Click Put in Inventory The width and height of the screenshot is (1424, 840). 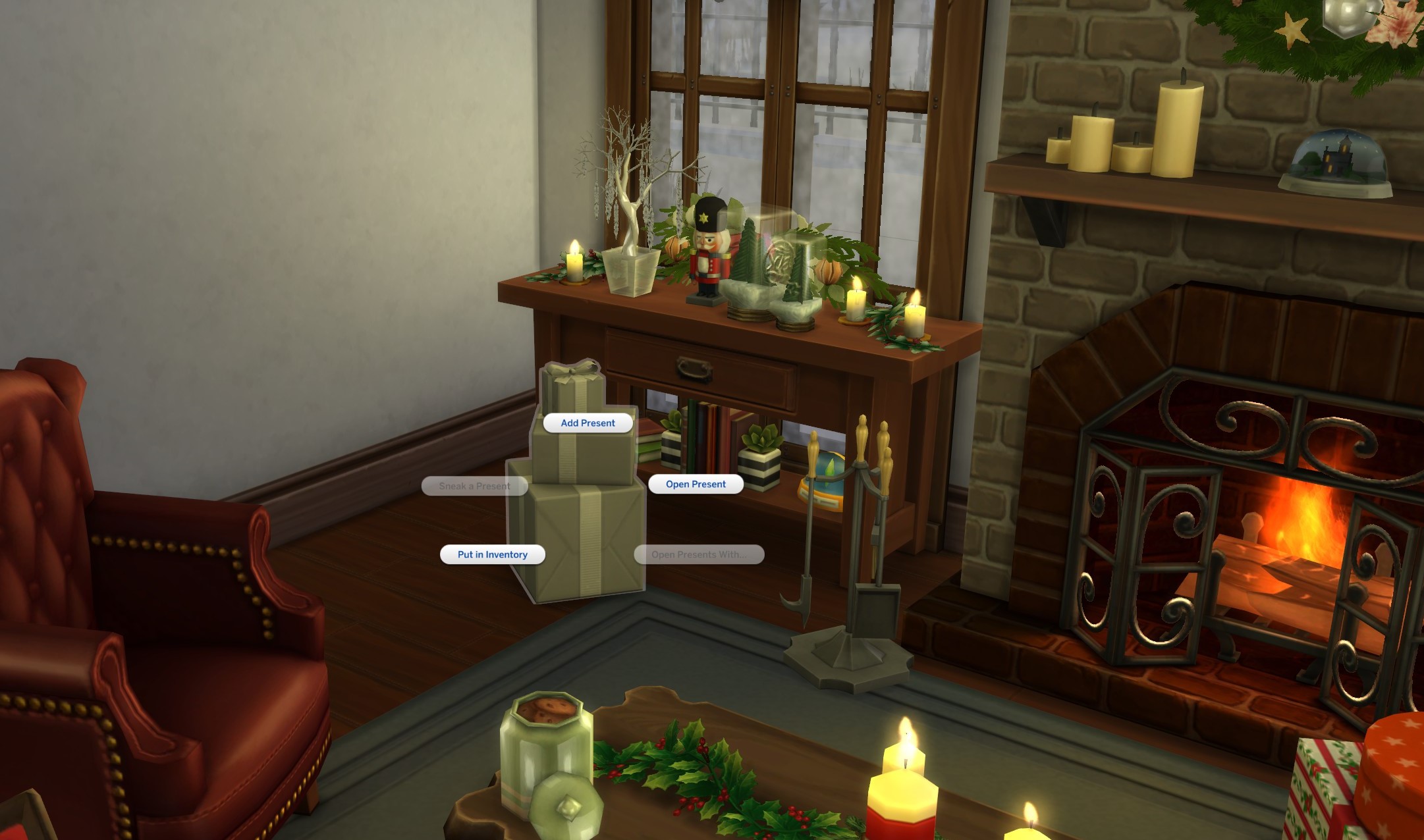coord(491,554)
